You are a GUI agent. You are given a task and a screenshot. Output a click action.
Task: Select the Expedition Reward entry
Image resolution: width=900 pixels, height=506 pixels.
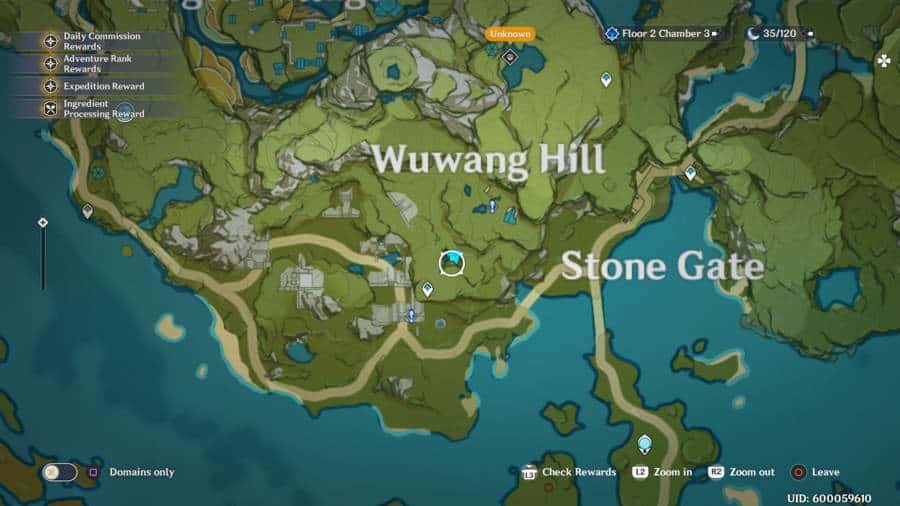coord(95,86)
